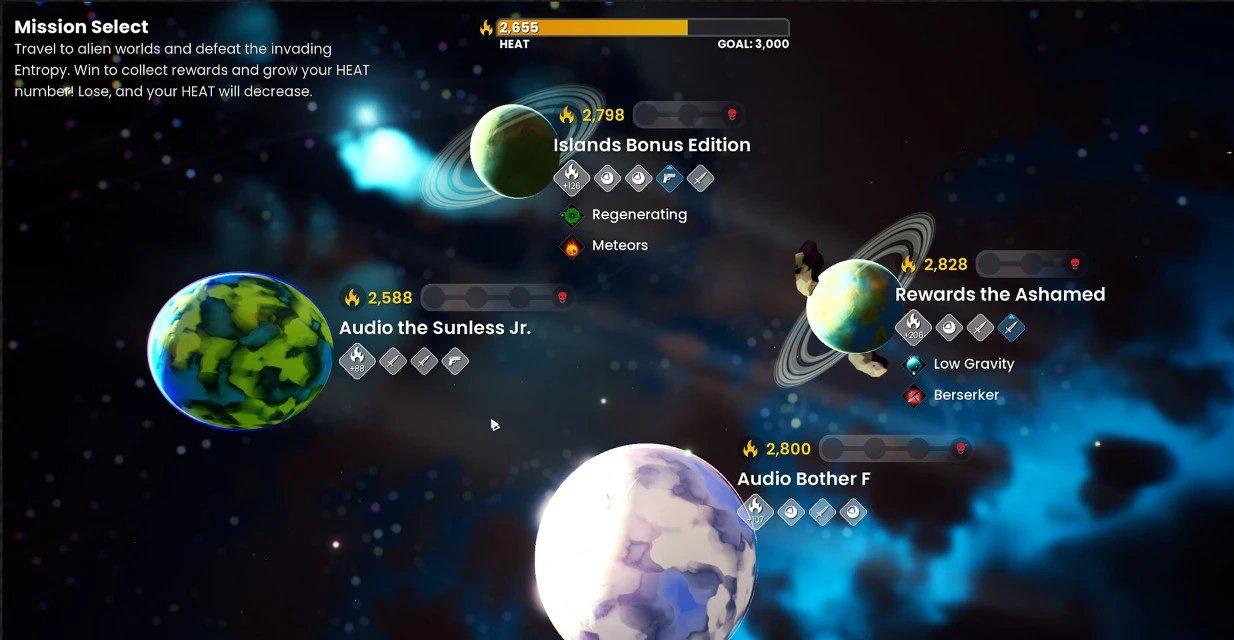Click the +88 heat reward icon
The image size is (1234, 640).
(357, 361)
